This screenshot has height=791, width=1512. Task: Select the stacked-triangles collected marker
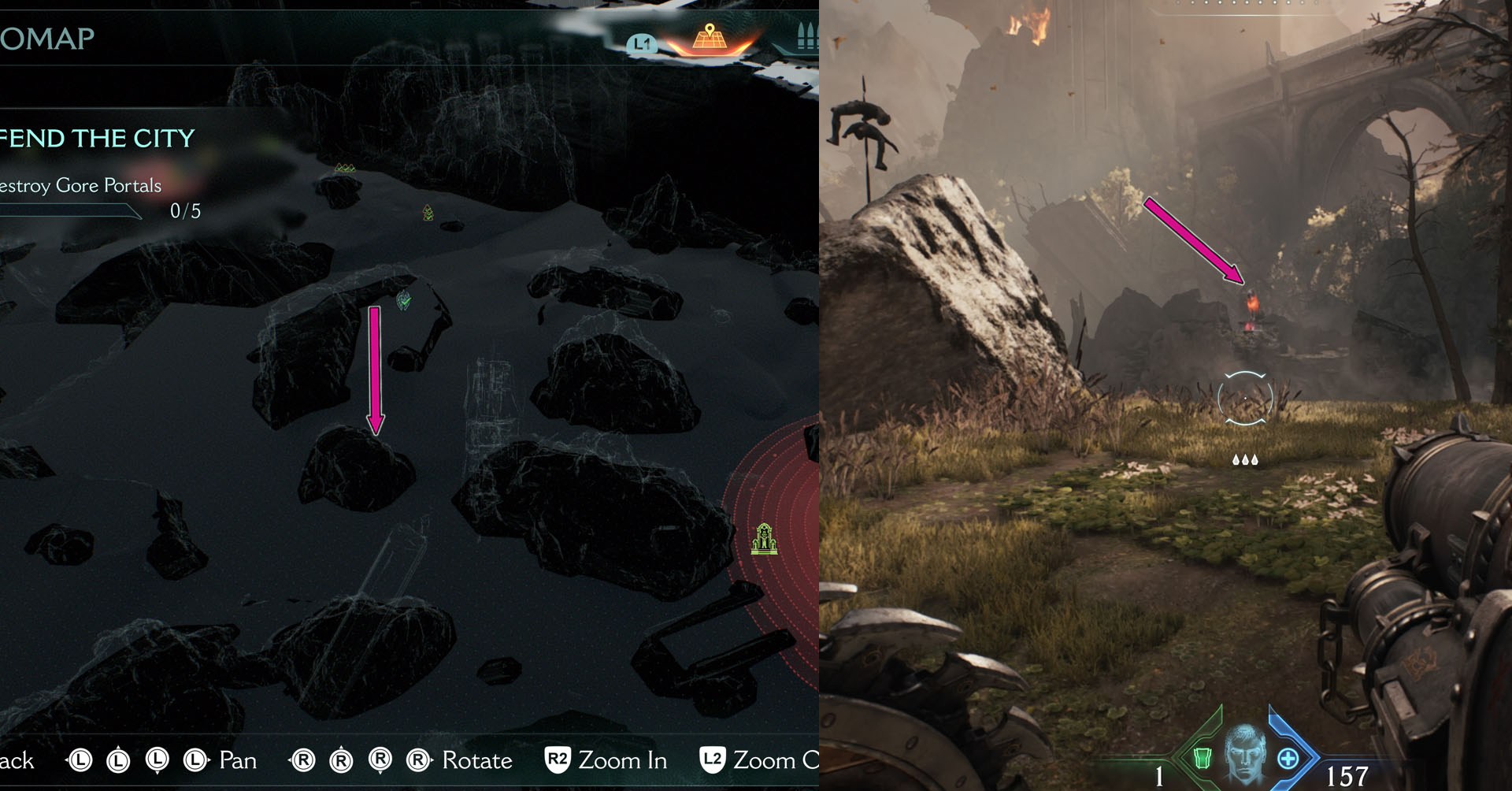click(x=428, y=212)
